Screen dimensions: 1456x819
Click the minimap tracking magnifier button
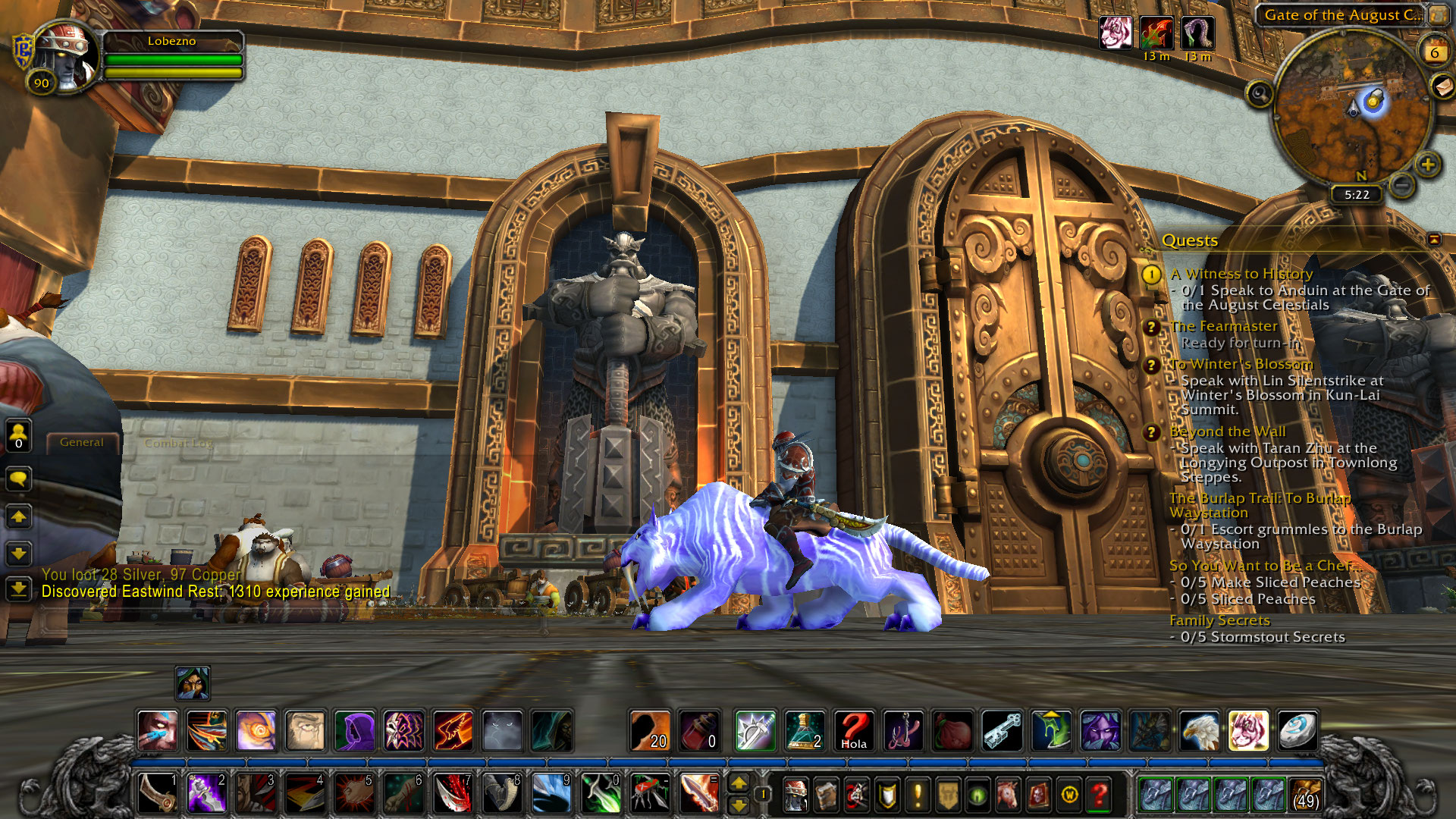click(1260, 94)
